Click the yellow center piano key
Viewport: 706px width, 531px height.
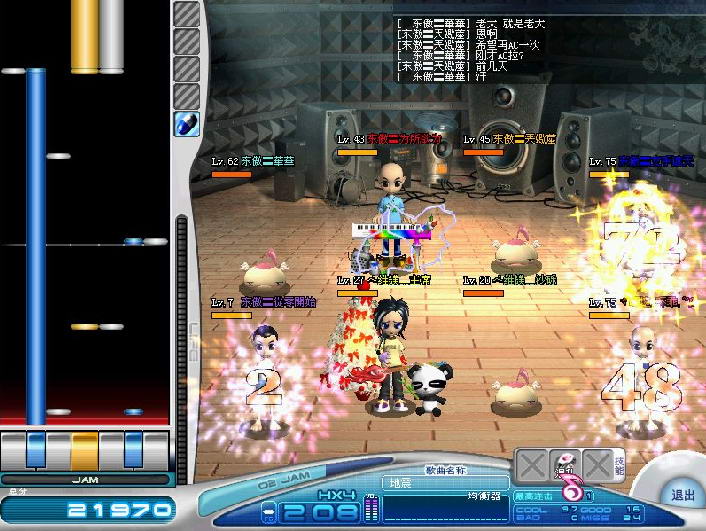pos(84,447)
